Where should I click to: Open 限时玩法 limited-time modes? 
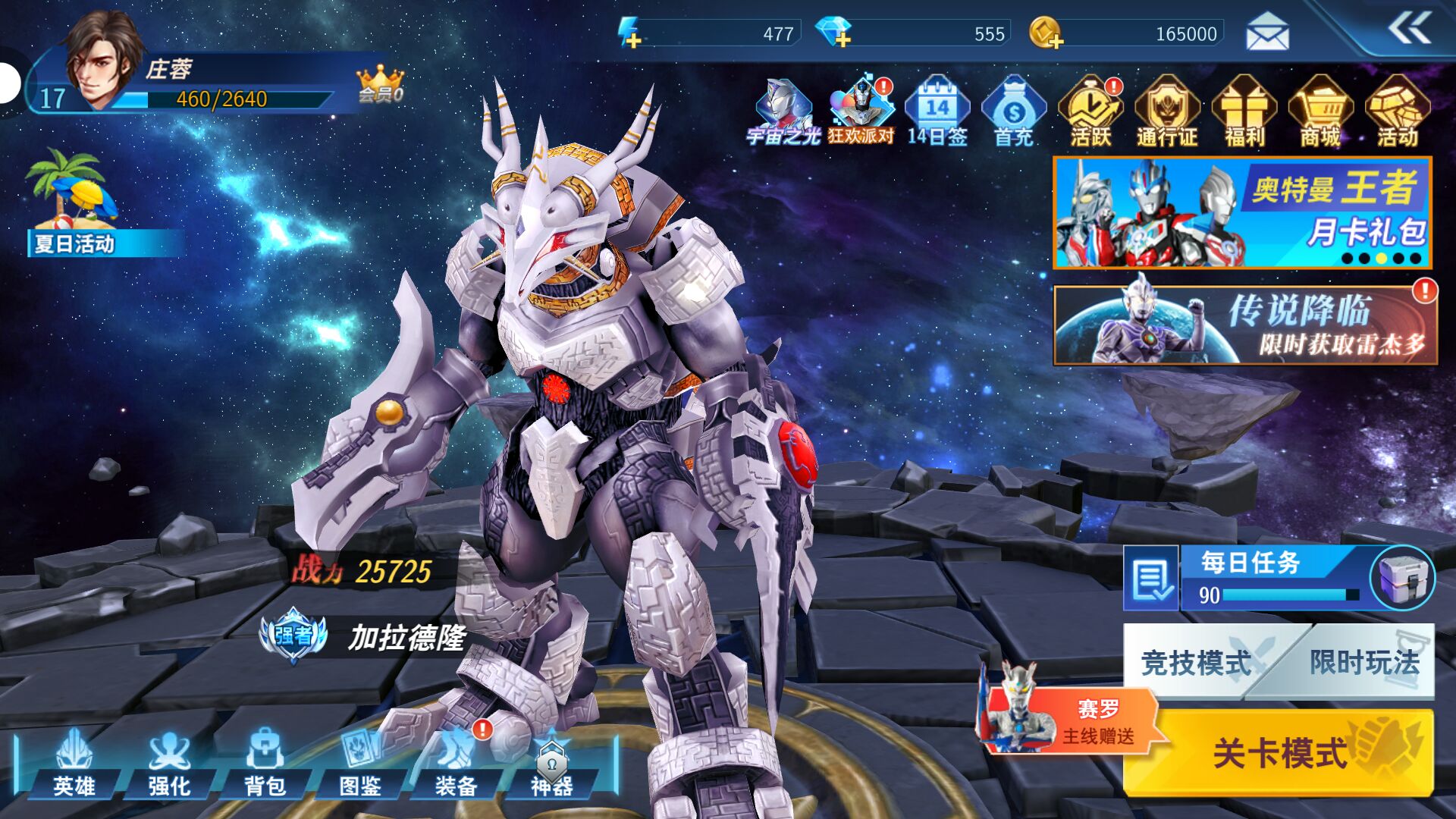click(1363, 662)
